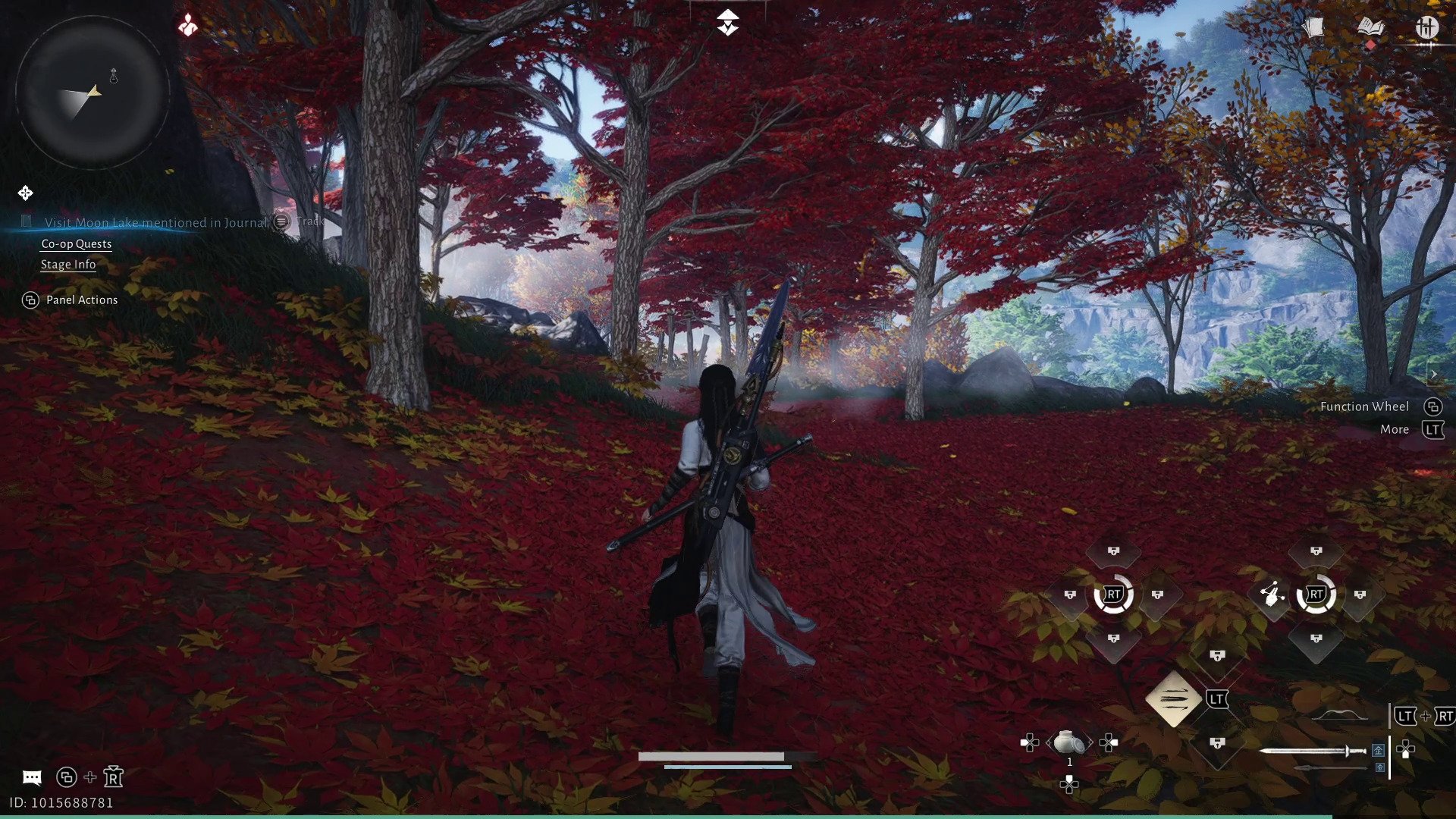Viewport: 1456px width, 819px height.
Task: Activate the hand gesture skill slot
Action: (x=1272, y=595)
